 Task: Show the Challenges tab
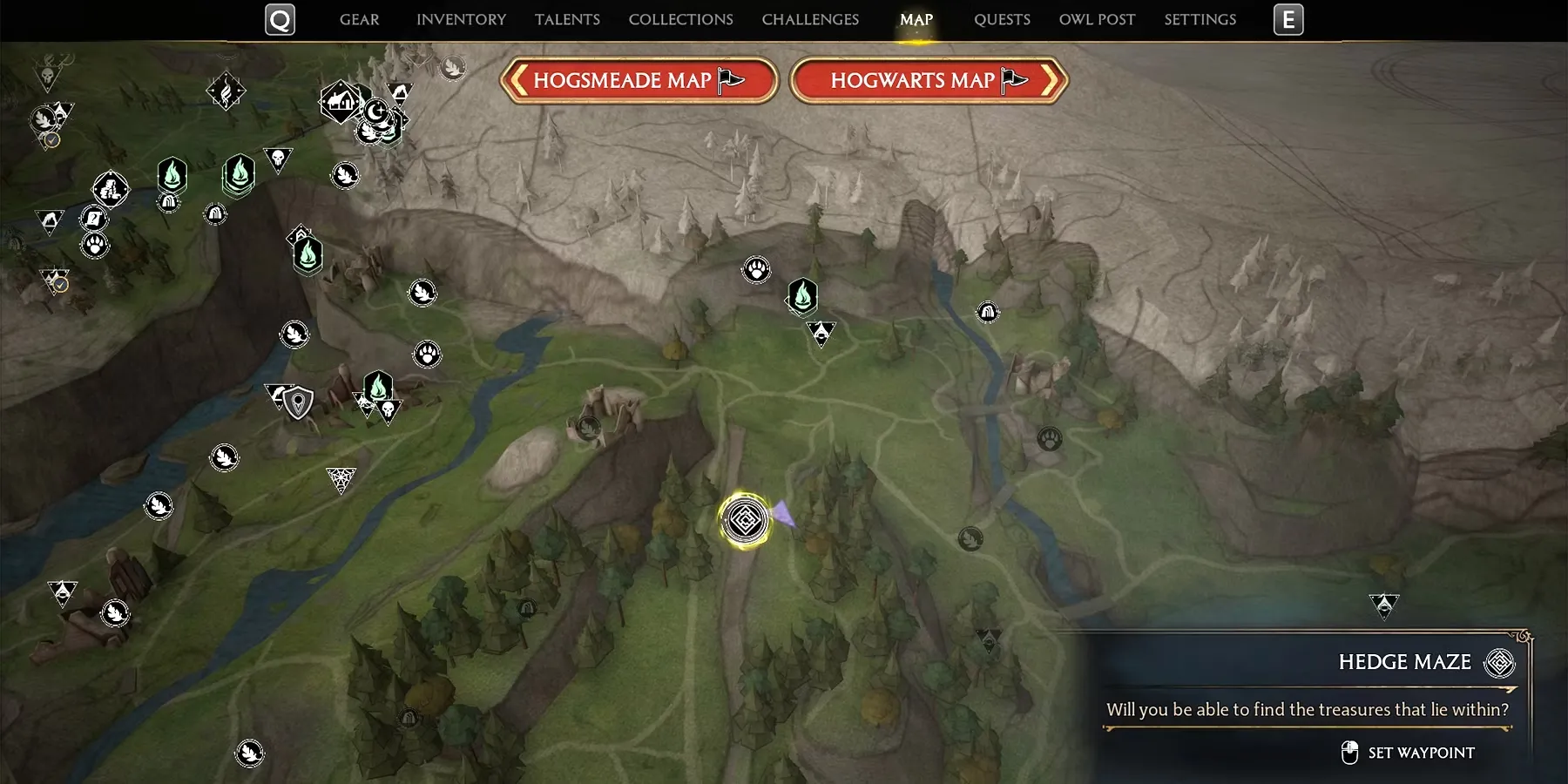[810, 19]
